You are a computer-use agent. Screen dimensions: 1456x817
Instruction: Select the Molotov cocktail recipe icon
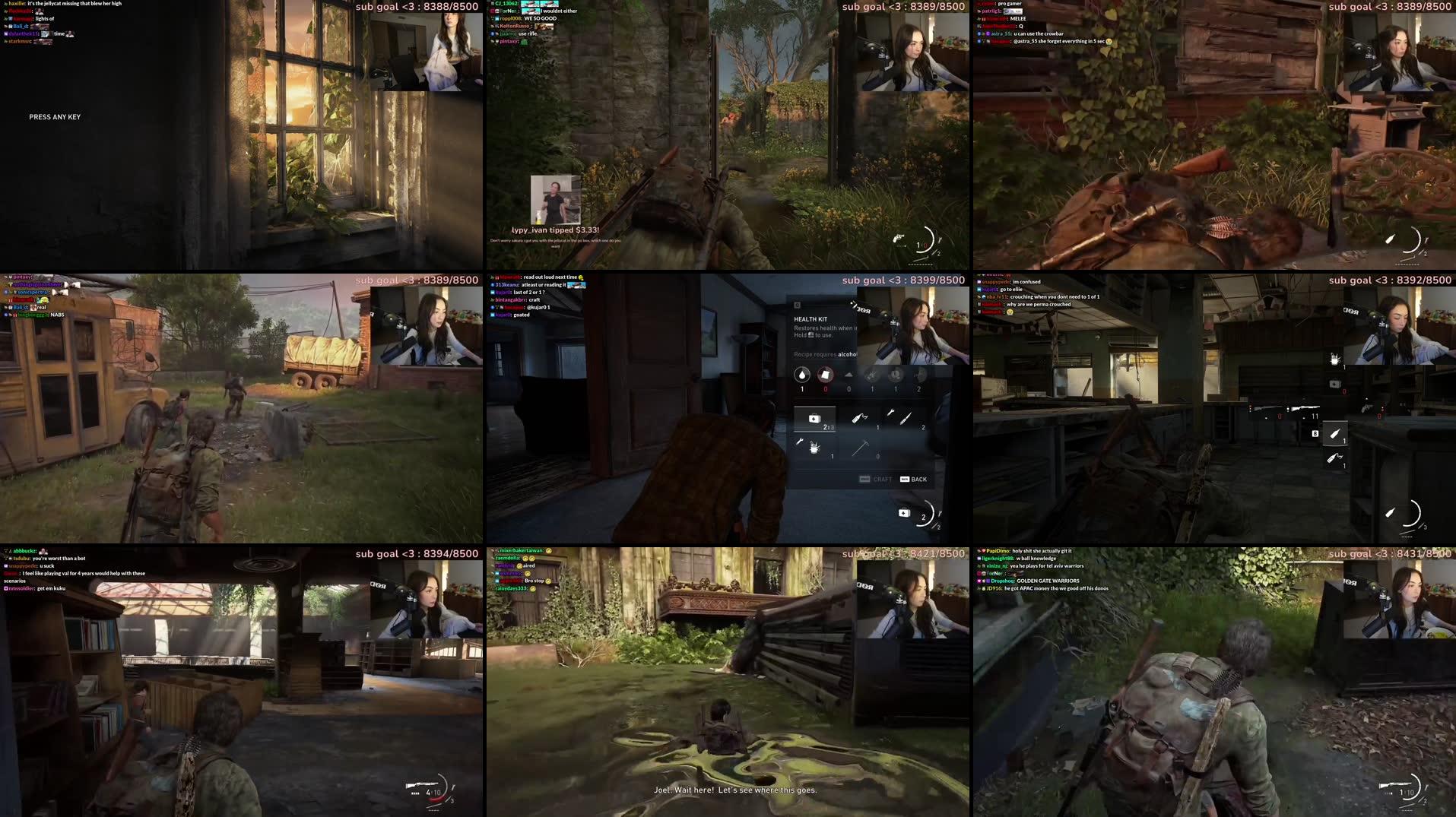pyautogui.click(x=860, y=416)
